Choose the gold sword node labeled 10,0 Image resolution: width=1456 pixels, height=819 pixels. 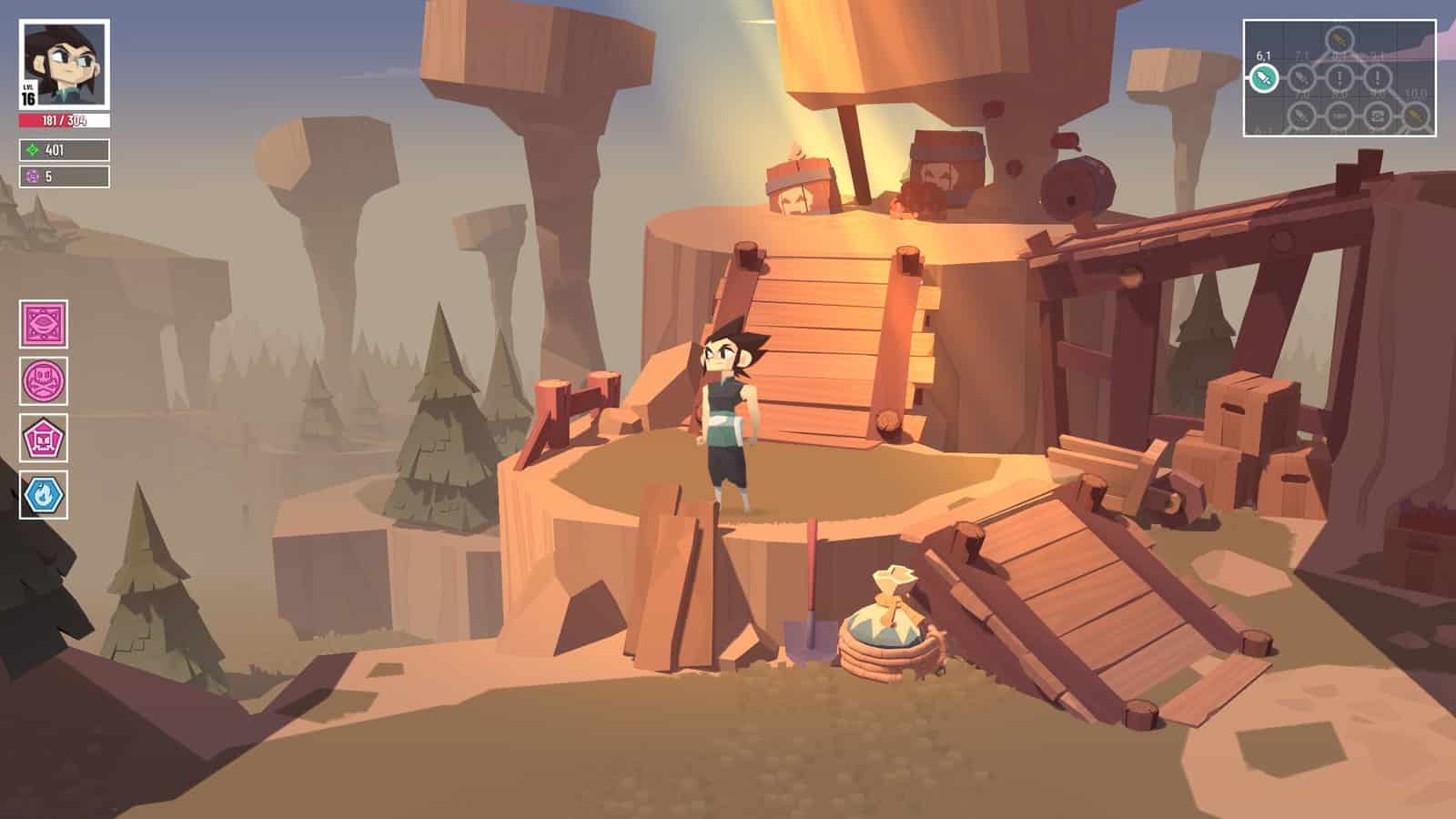click(x=1414, y=116)
